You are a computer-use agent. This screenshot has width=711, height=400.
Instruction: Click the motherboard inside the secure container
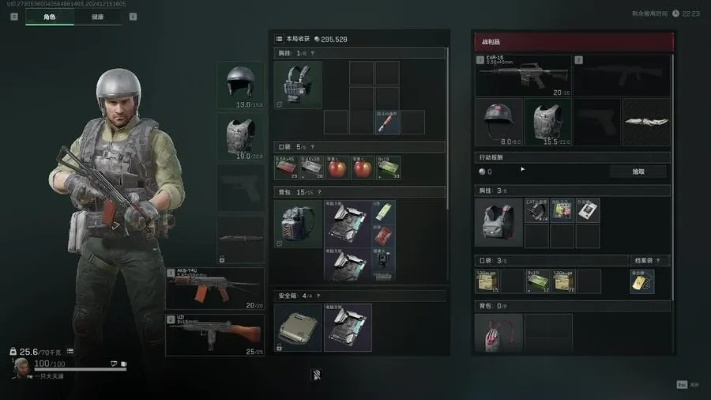pos(348,328)
